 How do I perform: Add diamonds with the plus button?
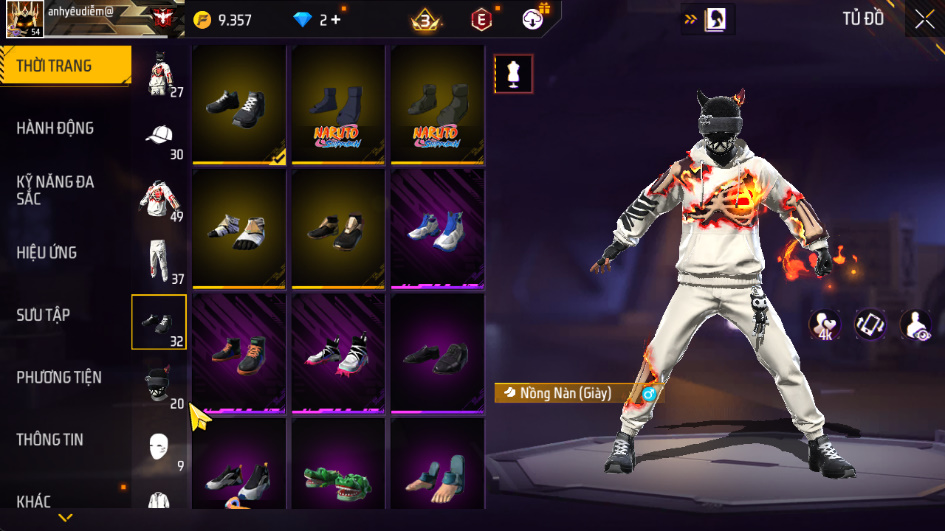click(336, 19)
